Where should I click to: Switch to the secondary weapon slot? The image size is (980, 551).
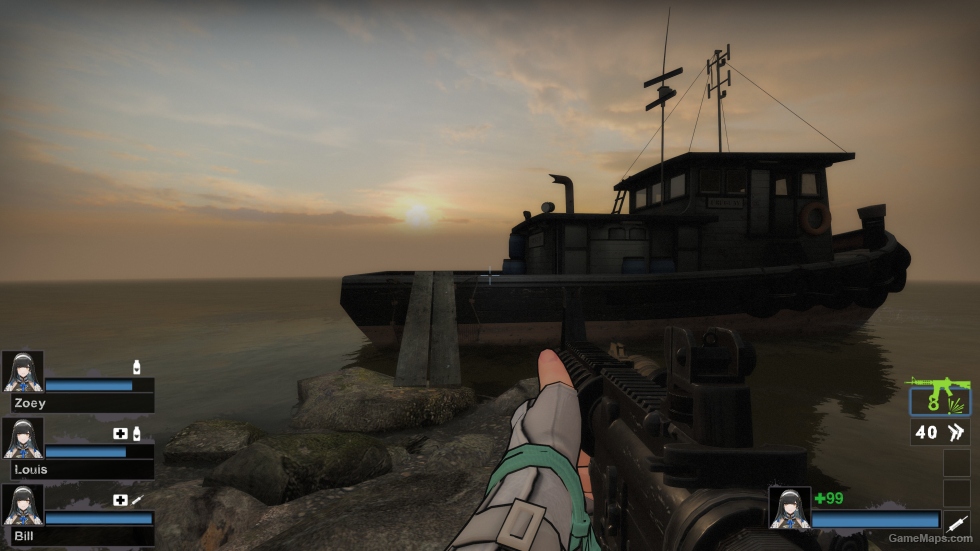(x=939, y=432)
